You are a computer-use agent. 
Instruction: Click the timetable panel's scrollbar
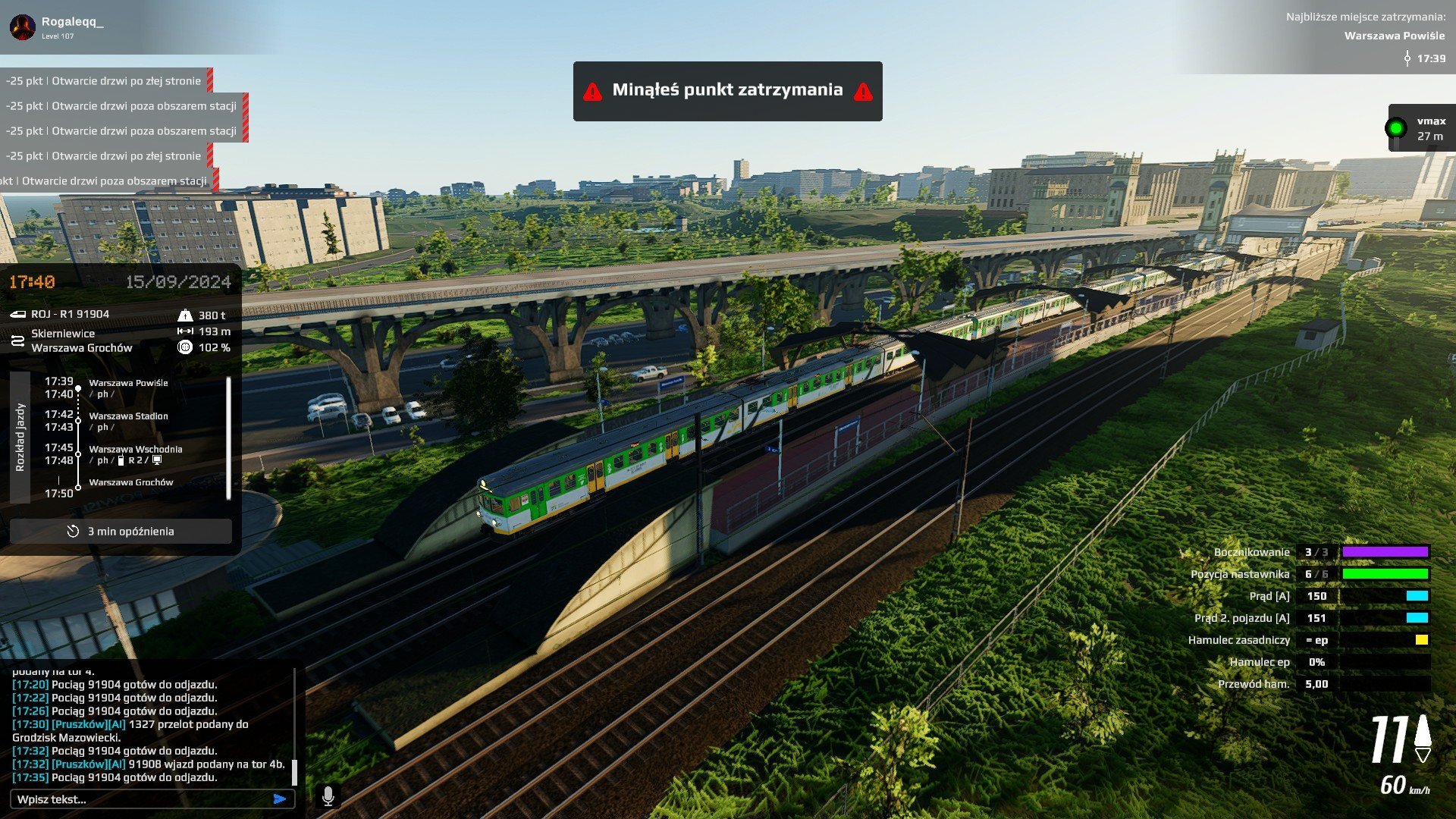[x=228, y=438]
